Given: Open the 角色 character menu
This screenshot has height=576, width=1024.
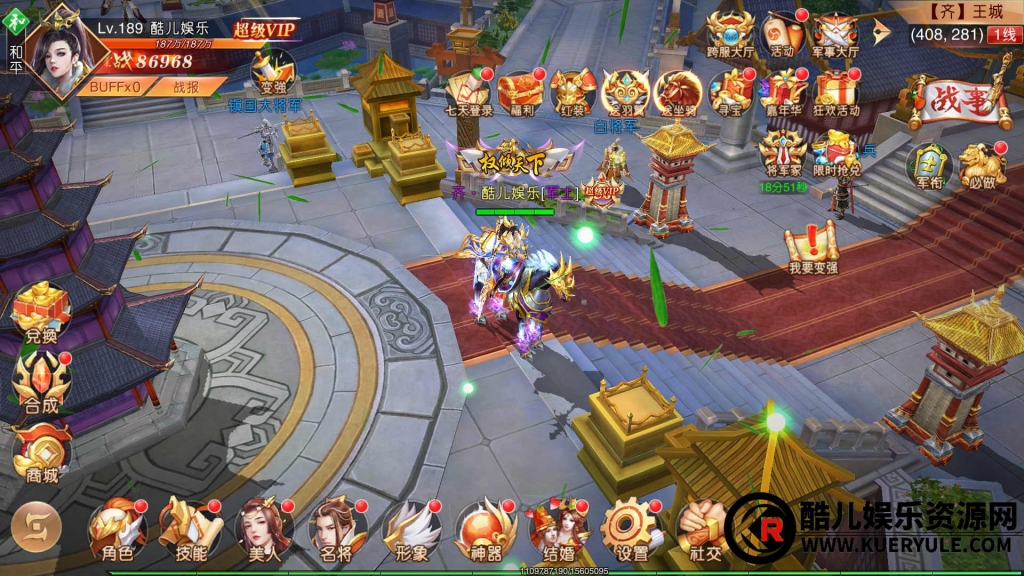Looking at the screenshot, I should point(118,530).
